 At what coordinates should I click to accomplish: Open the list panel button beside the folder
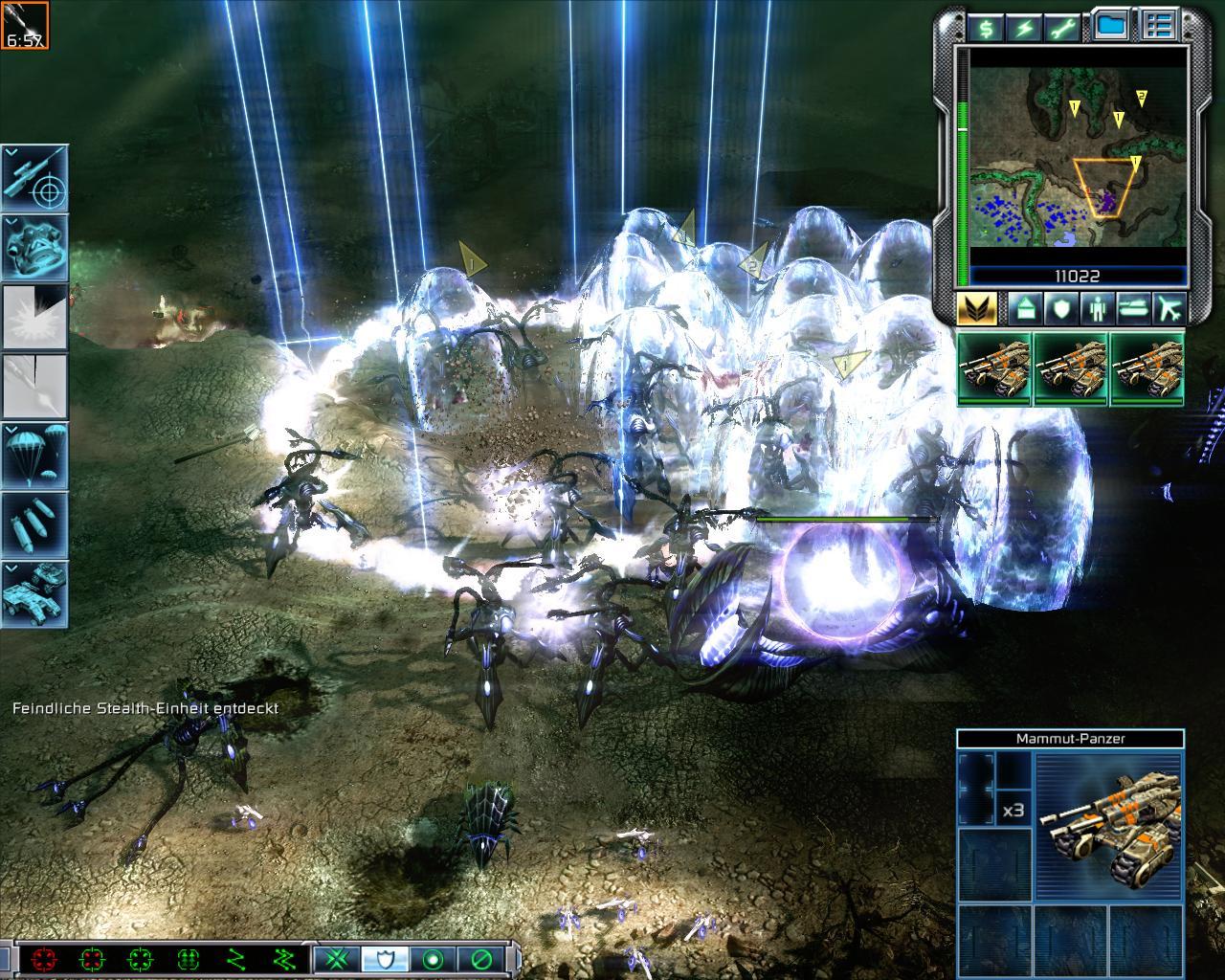(x=1159, y=26)
